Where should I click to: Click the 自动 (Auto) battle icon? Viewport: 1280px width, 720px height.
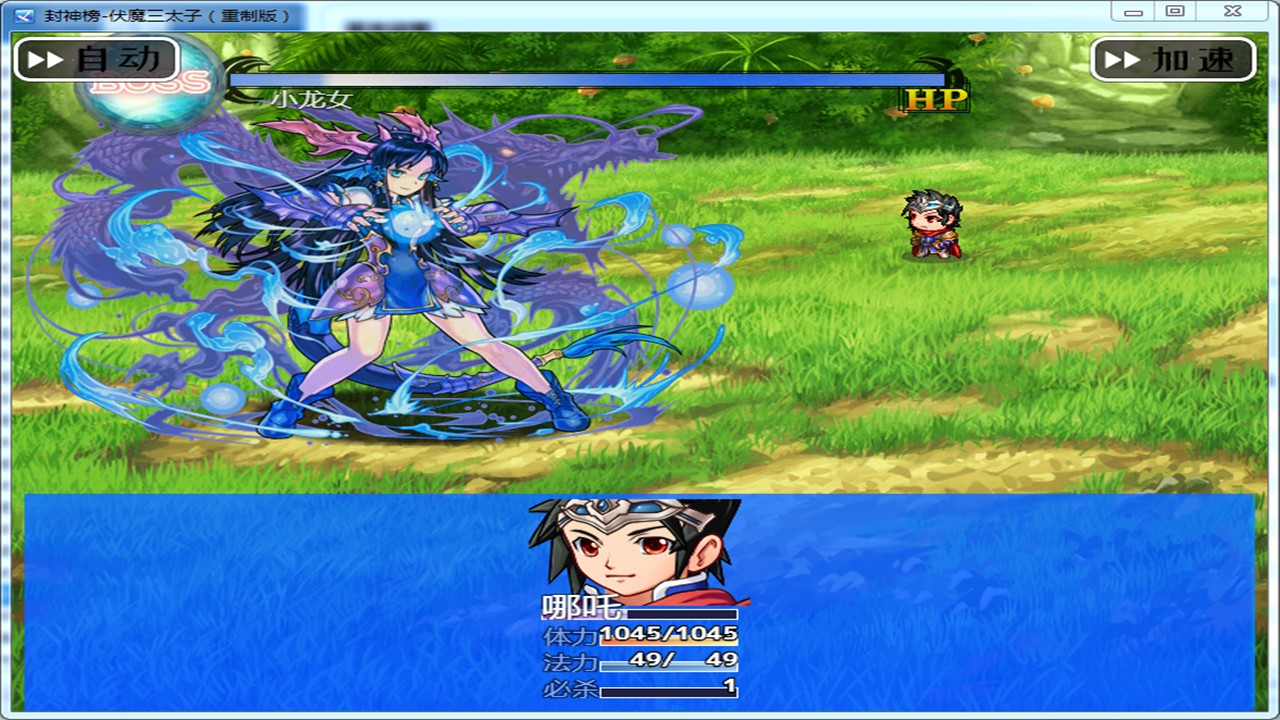(x=96, y=59)
